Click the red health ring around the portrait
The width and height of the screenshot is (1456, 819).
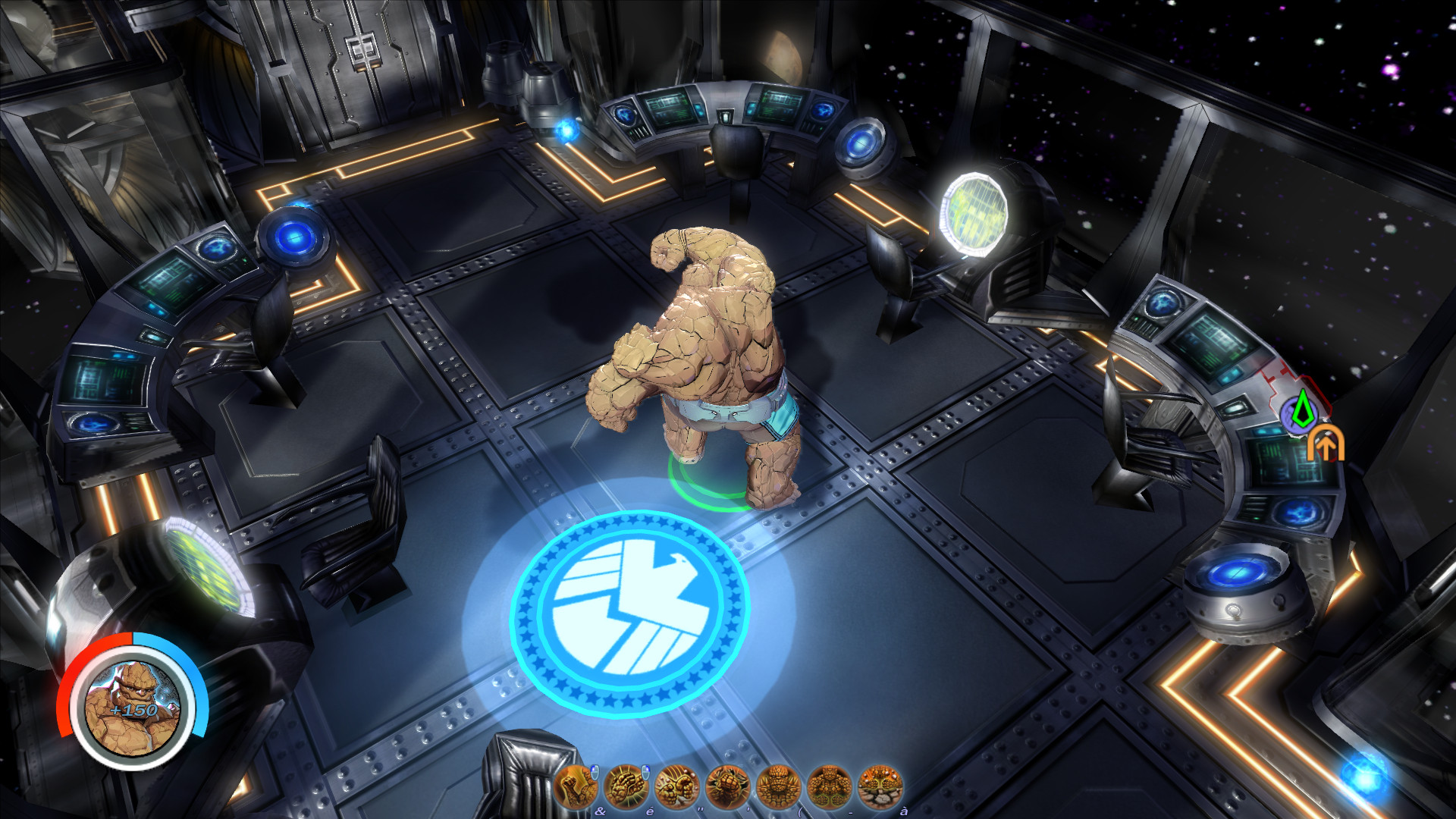(80, 667)
